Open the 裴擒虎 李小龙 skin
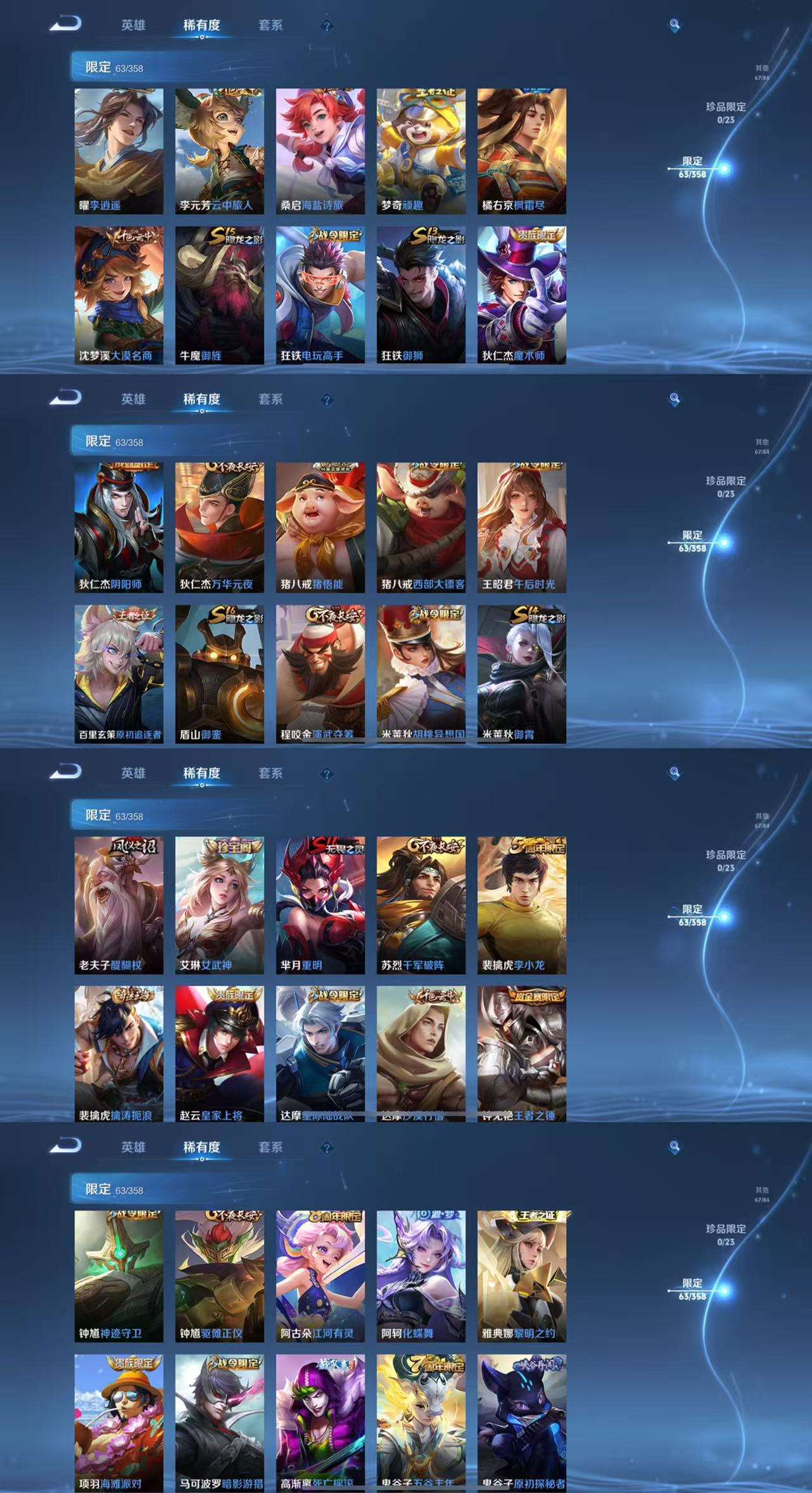 tap(521, 905)
